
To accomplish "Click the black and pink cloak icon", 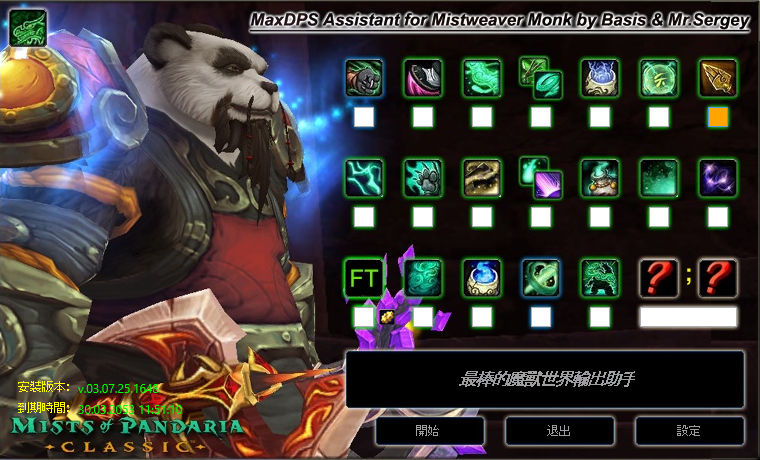I will point(423,77).
